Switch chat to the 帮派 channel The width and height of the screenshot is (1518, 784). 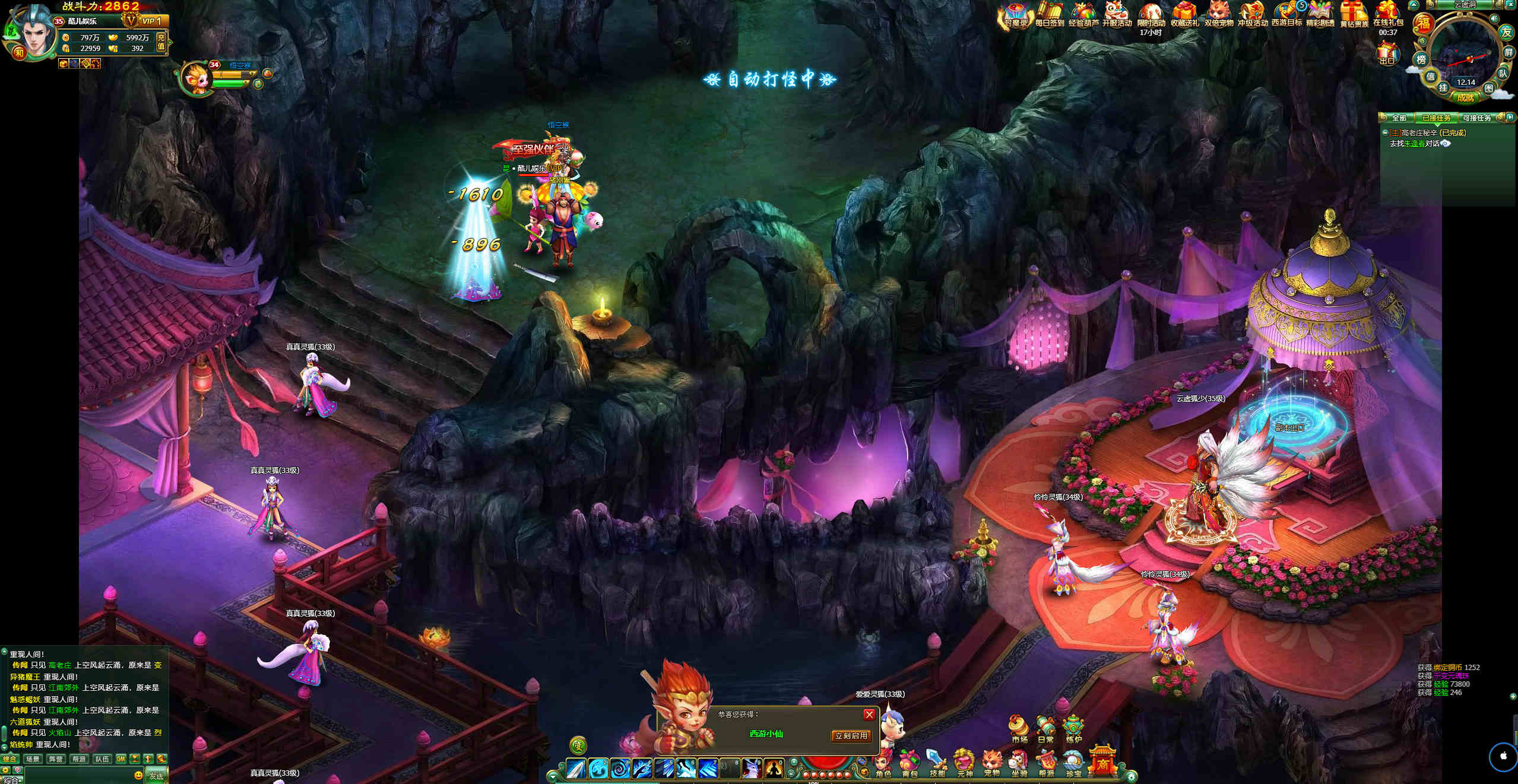click(x=78, y=759)
